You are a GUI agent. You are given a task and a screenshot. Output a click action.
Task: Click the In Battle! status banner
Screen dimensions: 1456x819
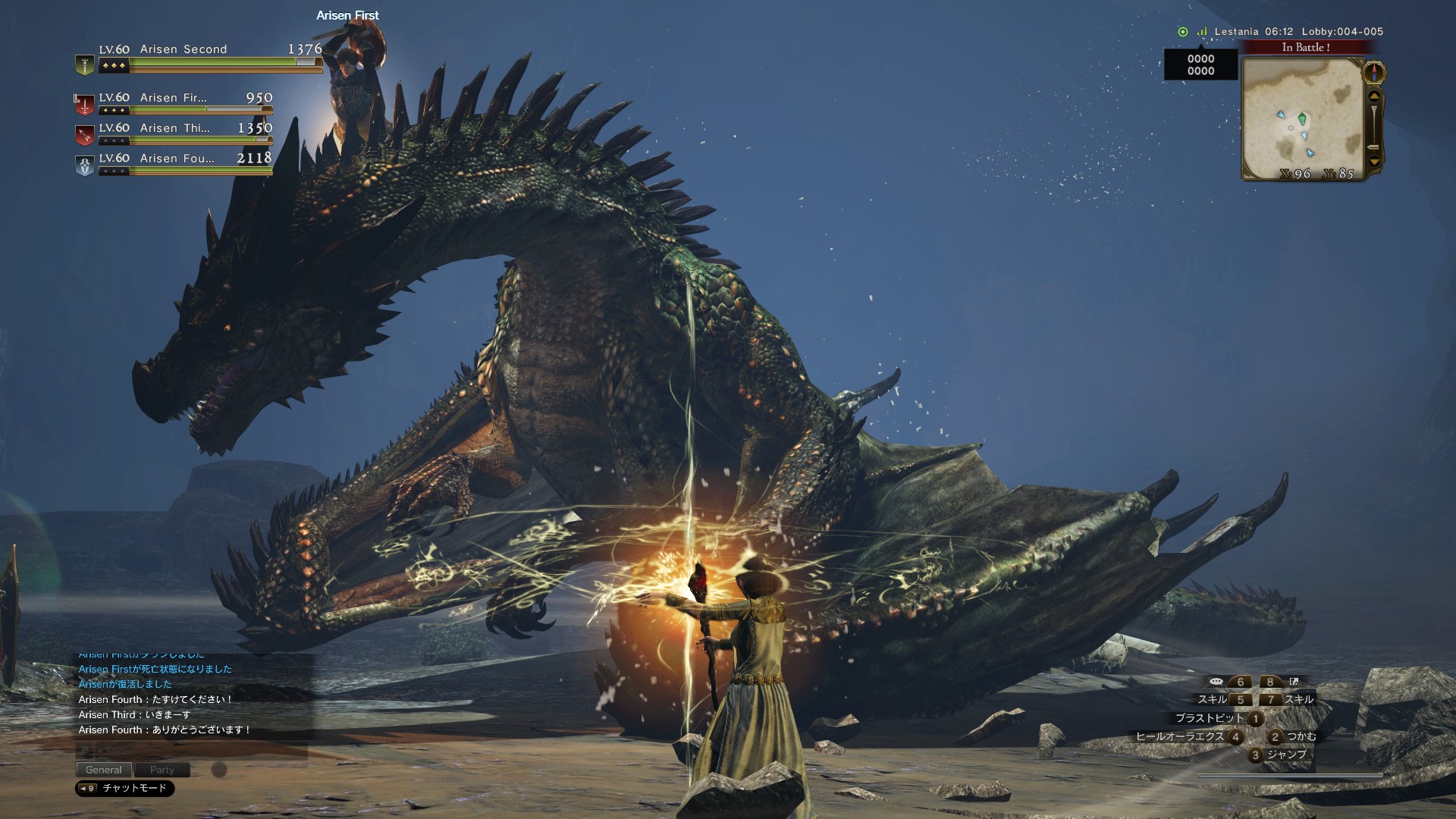(1306, 48)
